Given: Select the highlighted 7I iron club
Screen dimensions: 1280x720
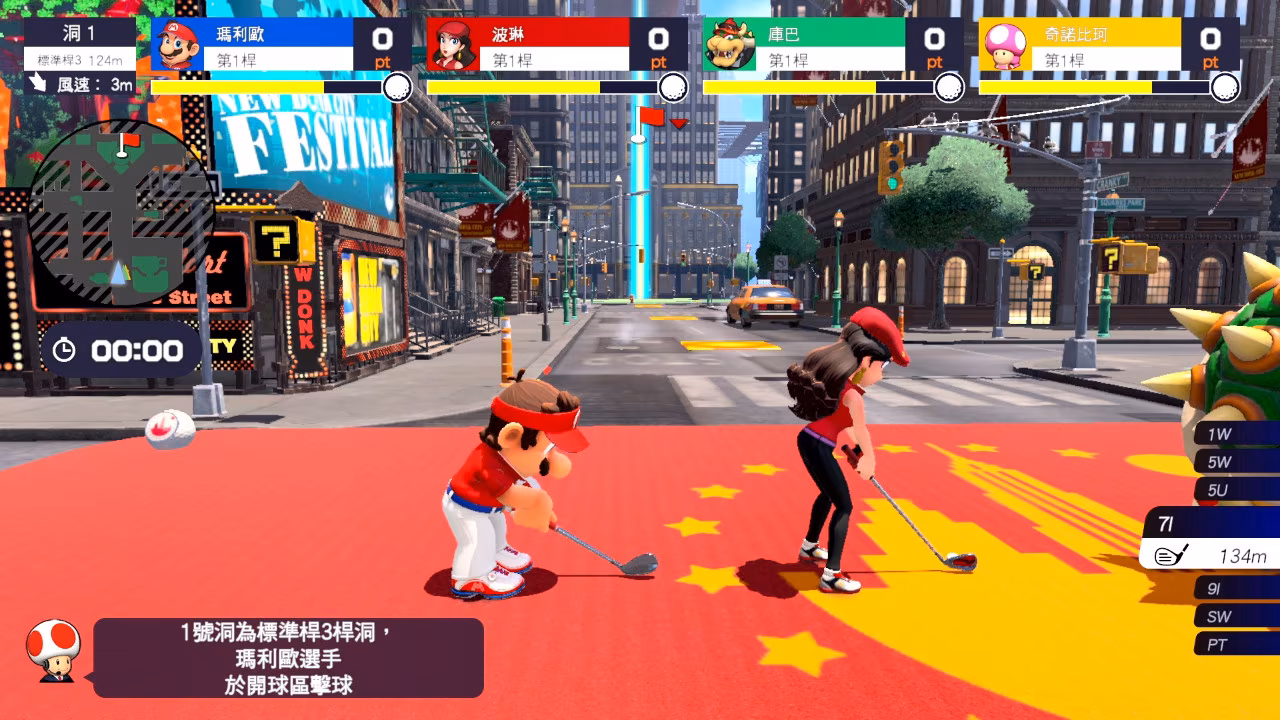Looking at the screenshot, I should pyautogui.click(x=1212, y=538).
